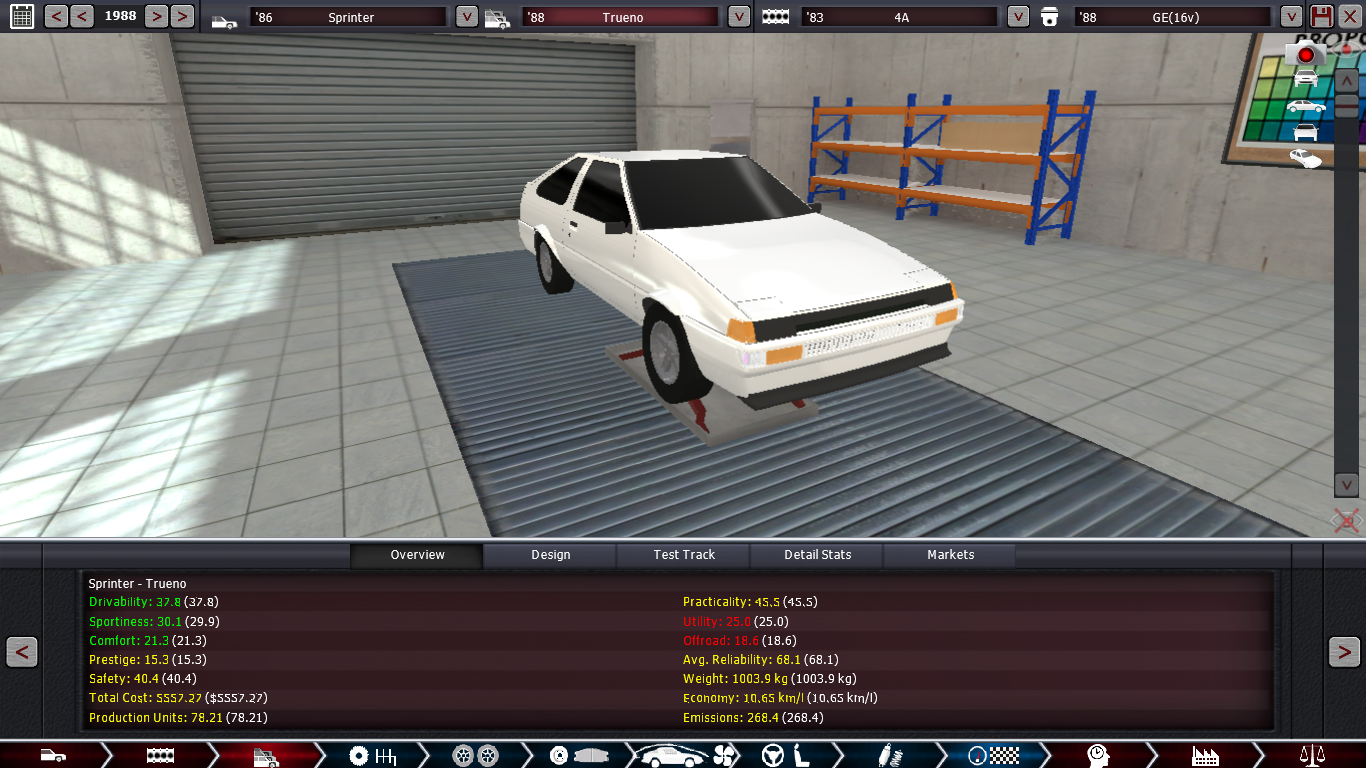Switch to the Markets tab

click(950, 555)
